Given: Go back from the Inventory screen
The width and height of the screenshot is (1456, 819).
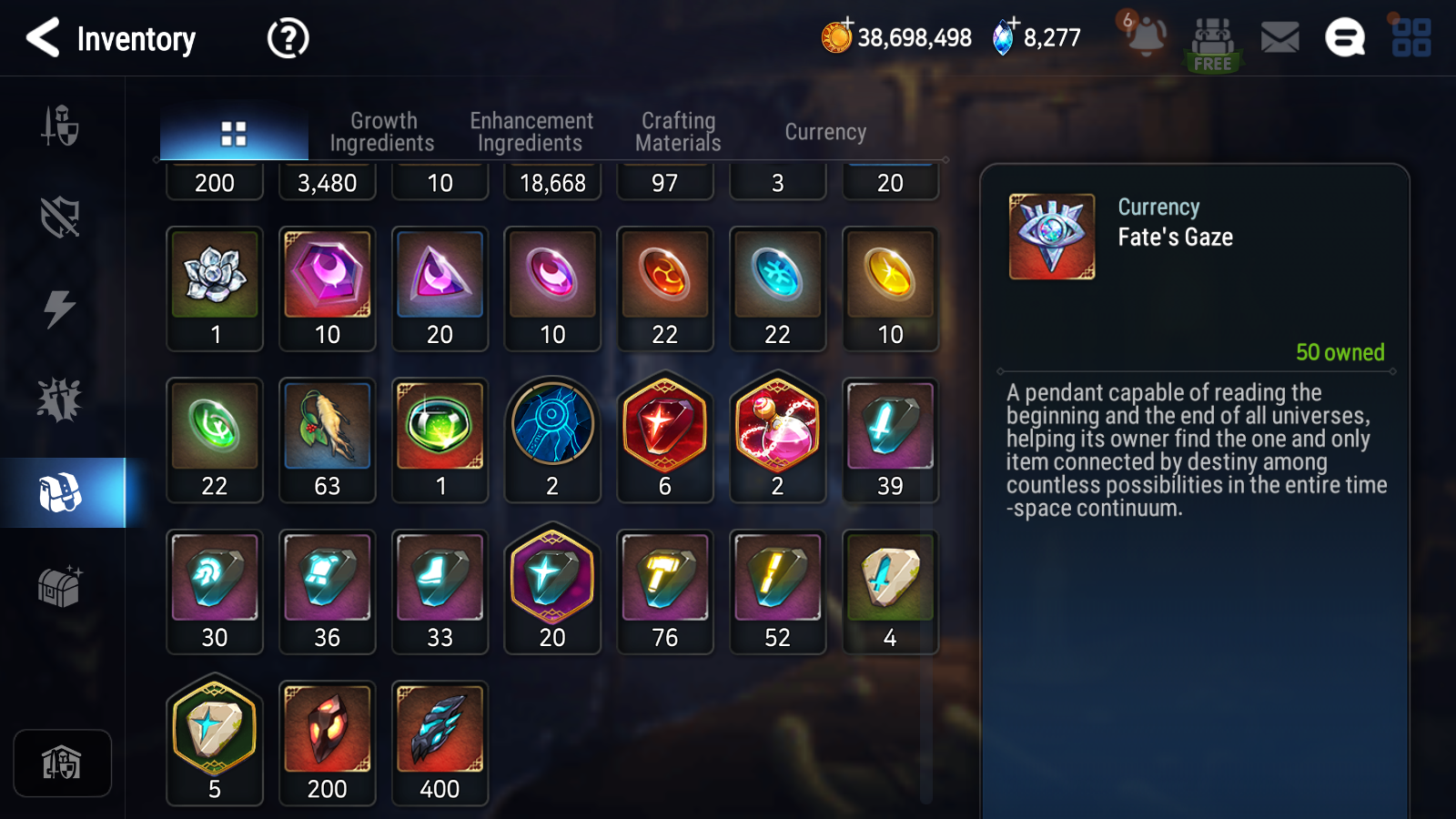Looking at the screenshot, I should pos(43,38).
